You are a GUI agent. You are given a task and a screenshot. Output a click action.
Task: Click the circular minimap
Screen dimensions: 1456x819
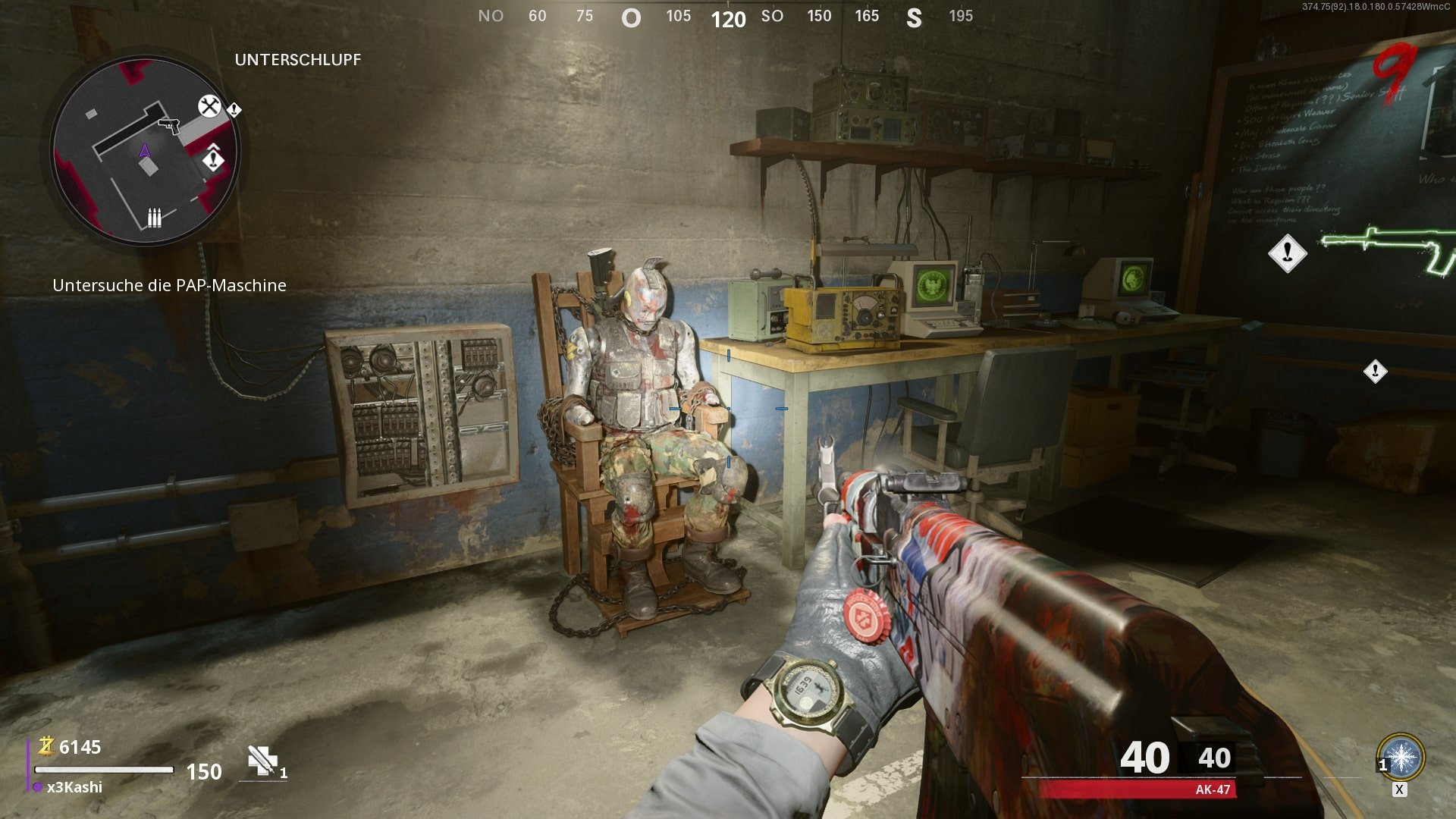(x=145, y=152)
